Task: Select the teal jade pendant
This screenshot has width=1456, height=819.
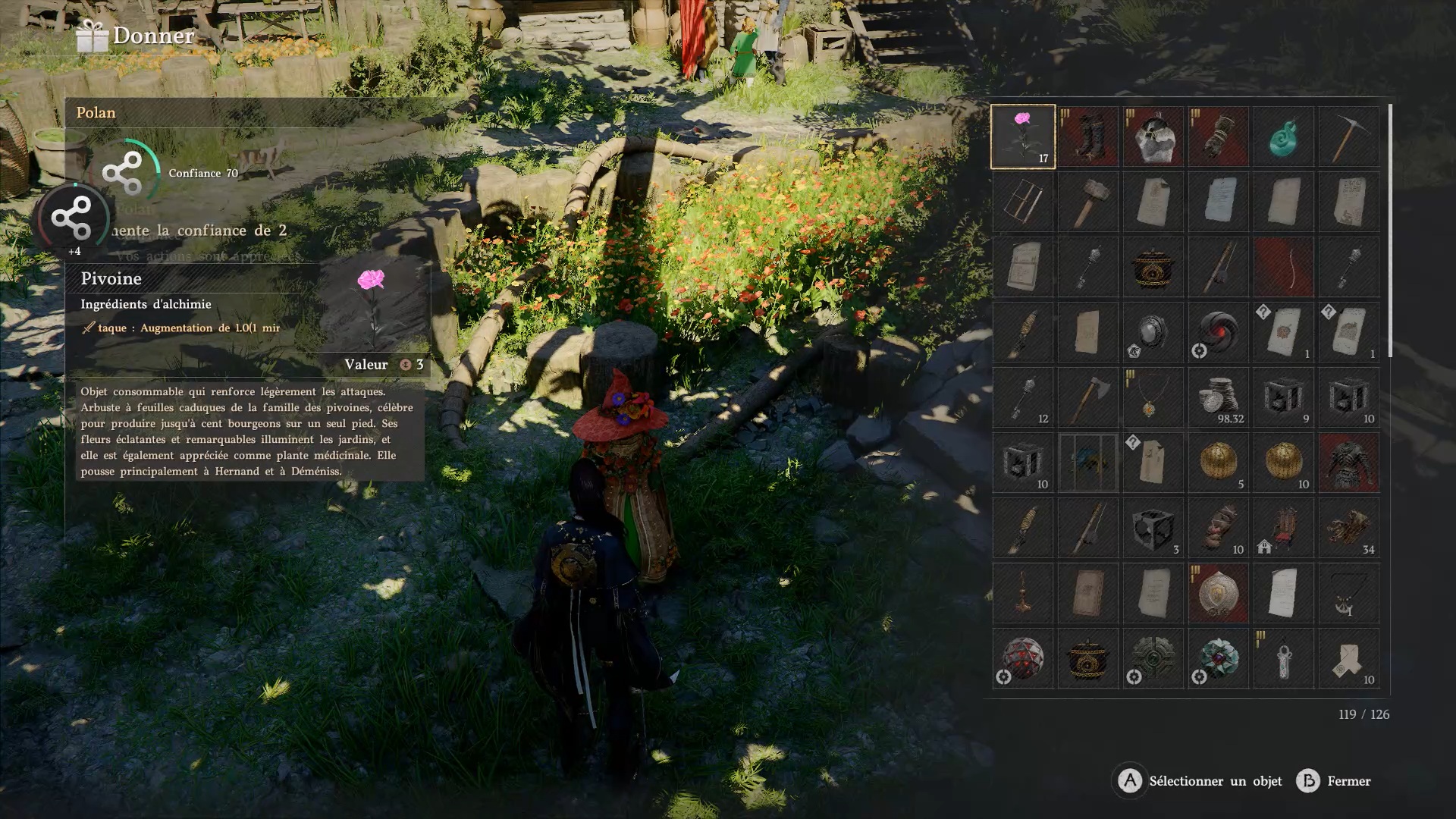Action: coord(1283,136)
